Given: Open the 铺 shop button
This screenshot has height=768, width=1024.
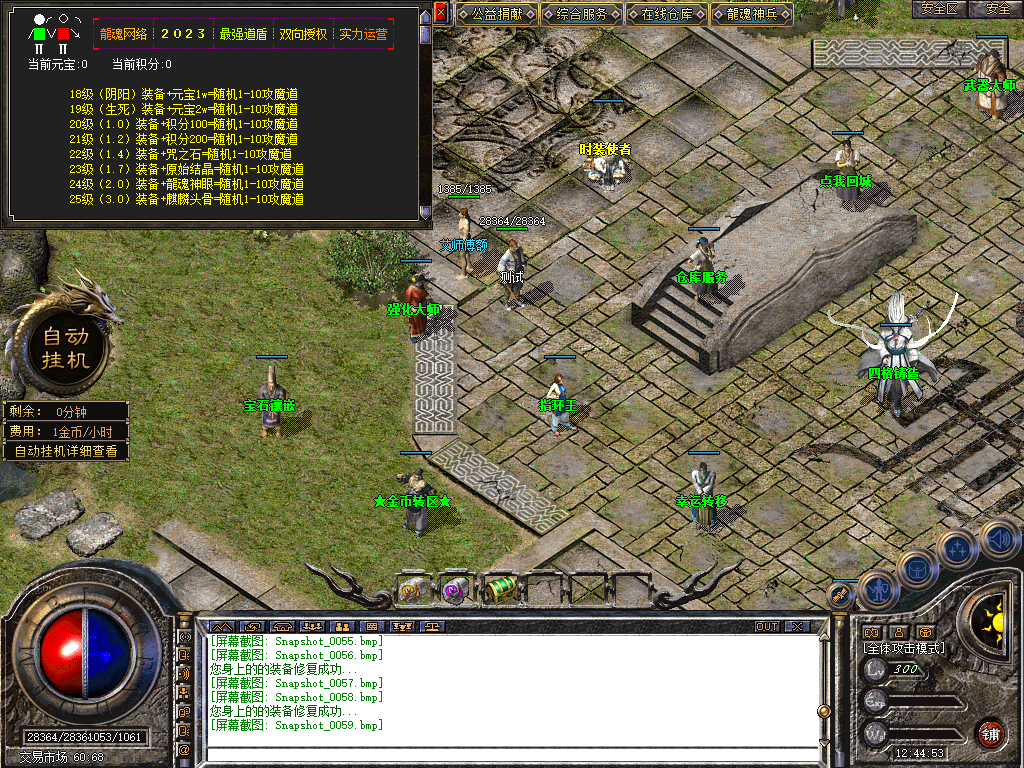Looking at the screenshot, I should point(991,733).
